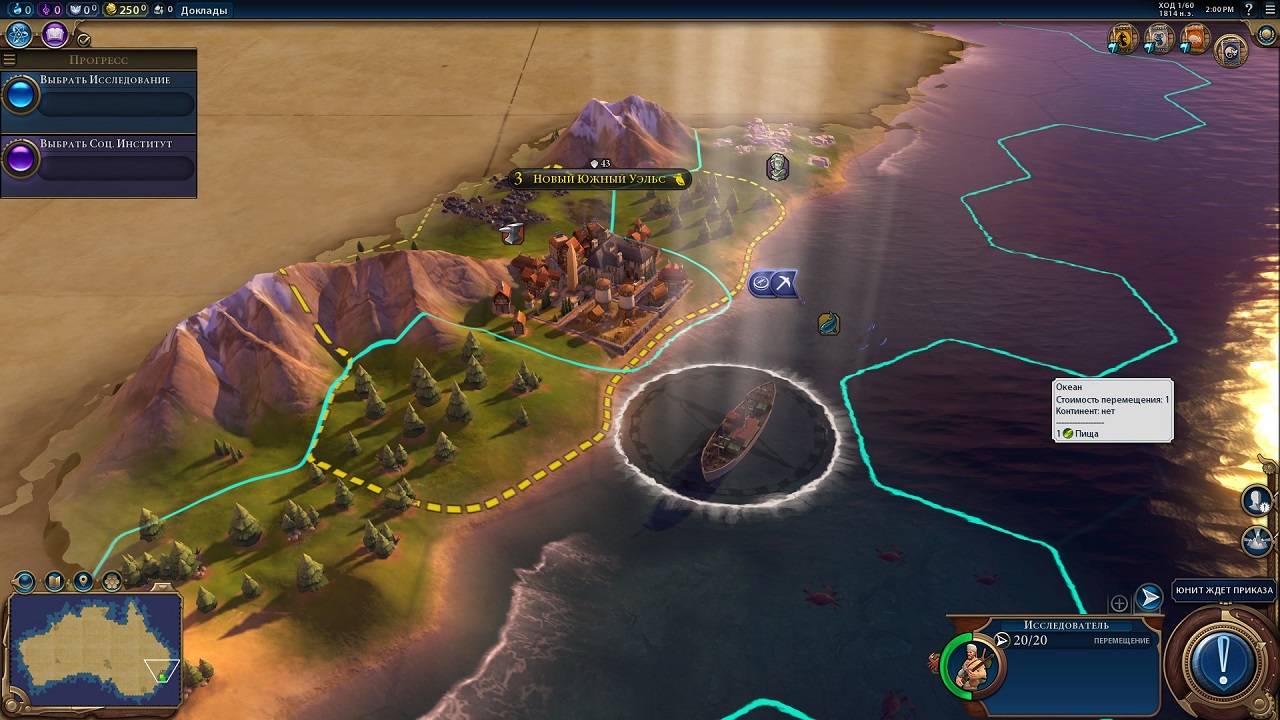Open the civics tree purple book icon
Image resolution: width=1280 pixels, height=720 pixels.
pos(54,35)
